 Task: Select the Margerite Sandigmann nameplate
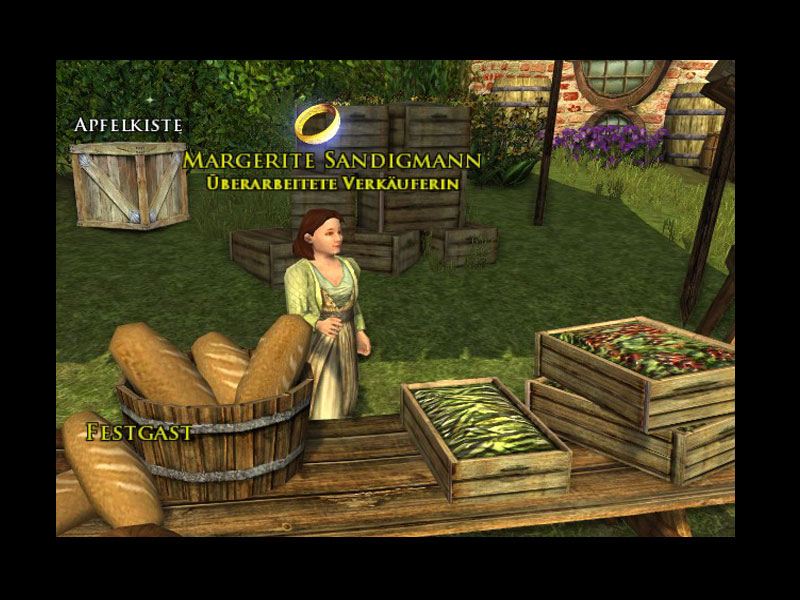point(333,161)
